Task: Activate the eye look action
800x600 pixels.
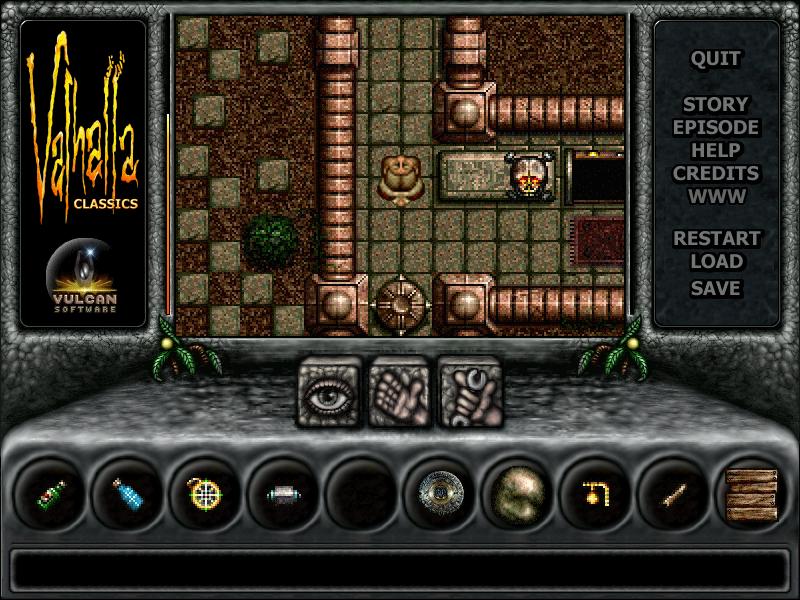Action: click(x=330, y=392)
